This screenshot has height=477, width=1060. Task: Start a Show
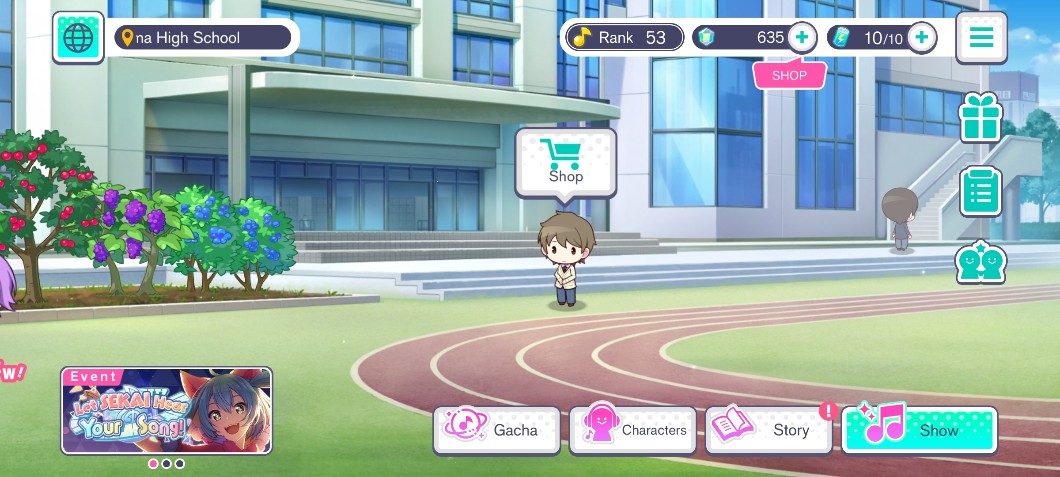click(919, 430)
